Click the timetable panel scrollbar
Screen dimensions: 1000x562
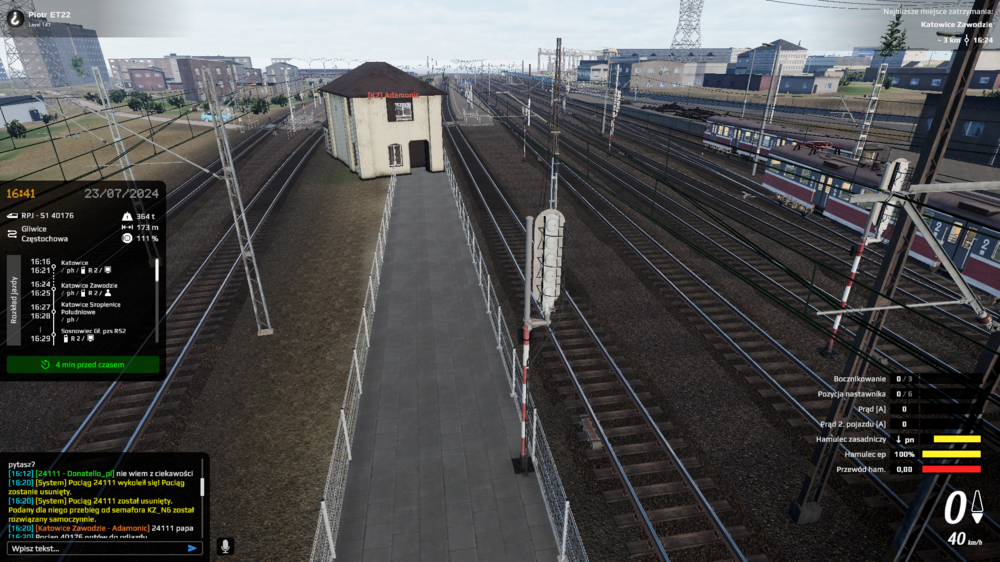[156, 272]
